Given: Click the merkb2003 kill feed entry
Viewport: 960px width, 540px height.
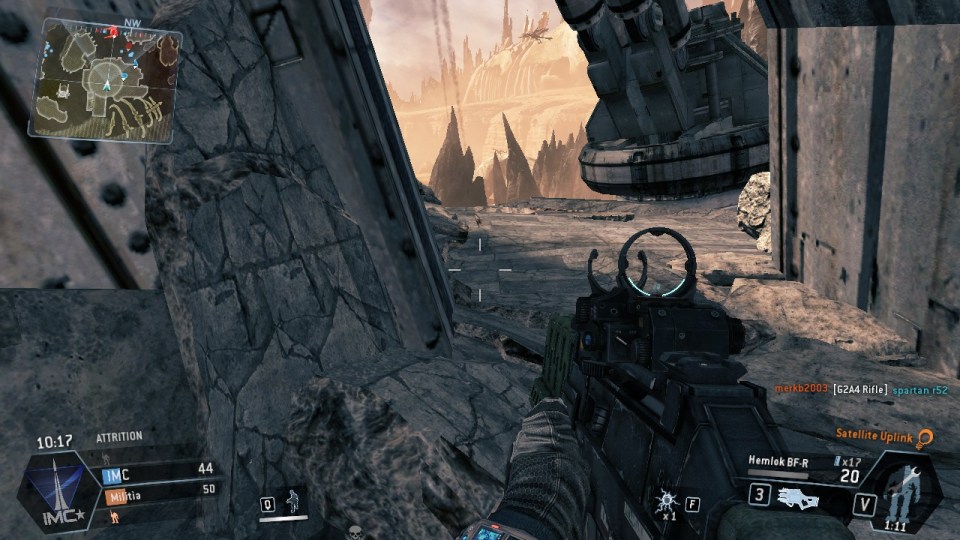Looking at the screenshot, I should click(801, 388).
